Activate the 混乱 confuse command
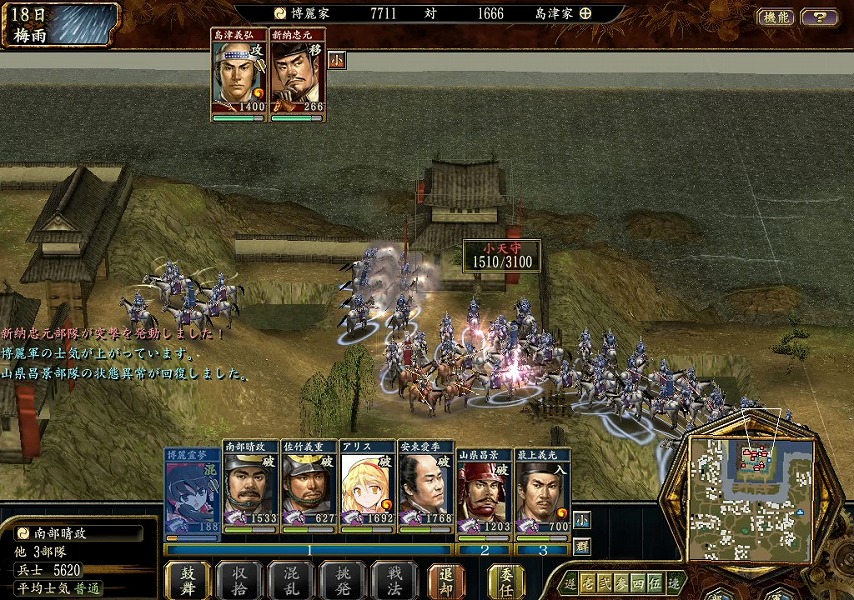Screen dimensions: 854x600 pyautogui.click(x=292, y=580)
